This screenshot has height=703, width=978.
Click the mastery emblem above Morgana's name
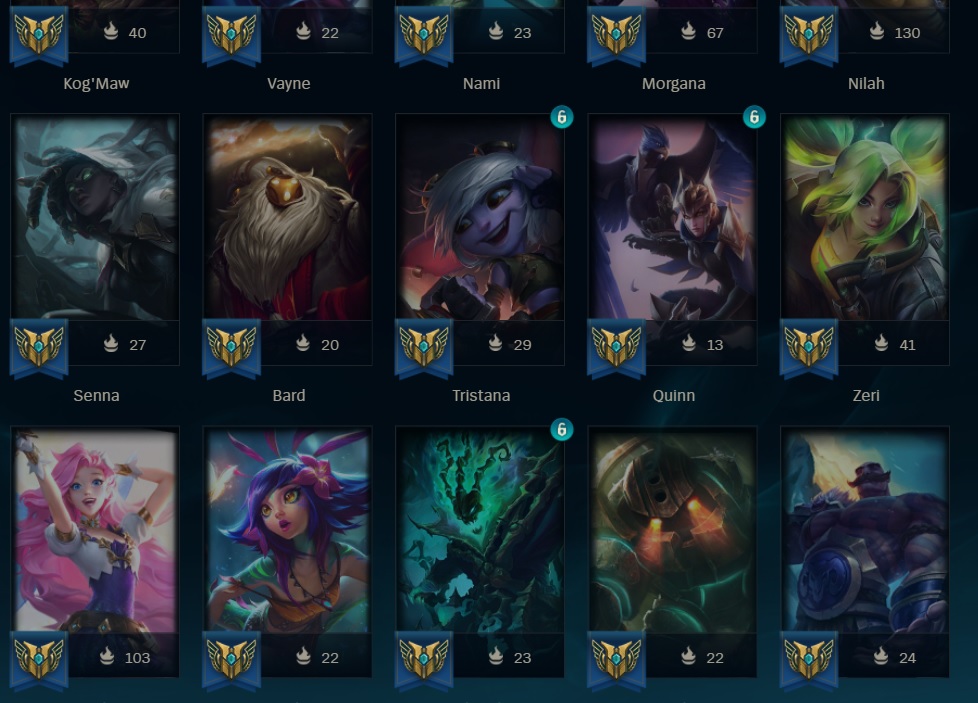click(616, 33)
